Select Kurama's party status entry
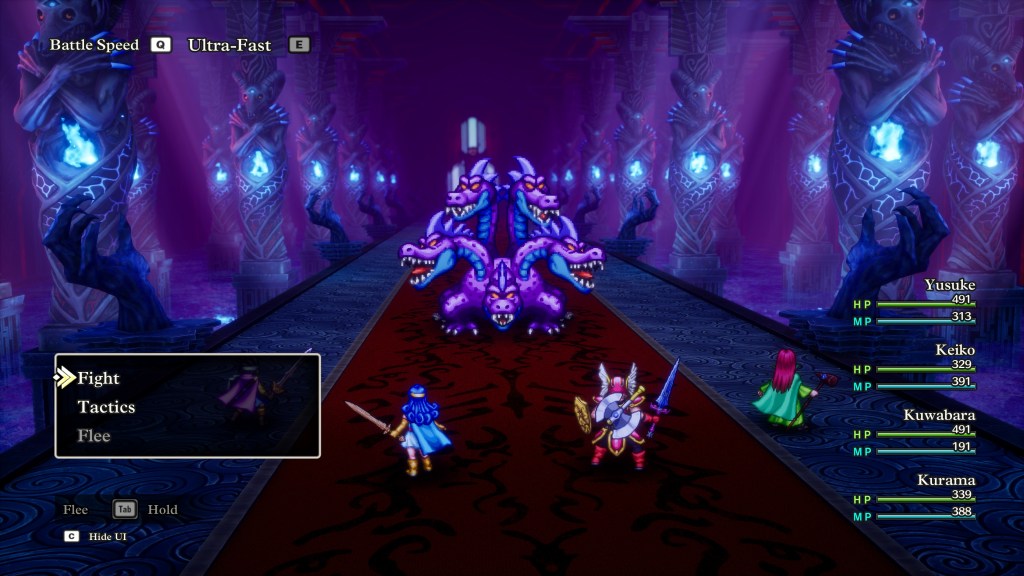Screen dimensions: 1024x576 (914, 498)
